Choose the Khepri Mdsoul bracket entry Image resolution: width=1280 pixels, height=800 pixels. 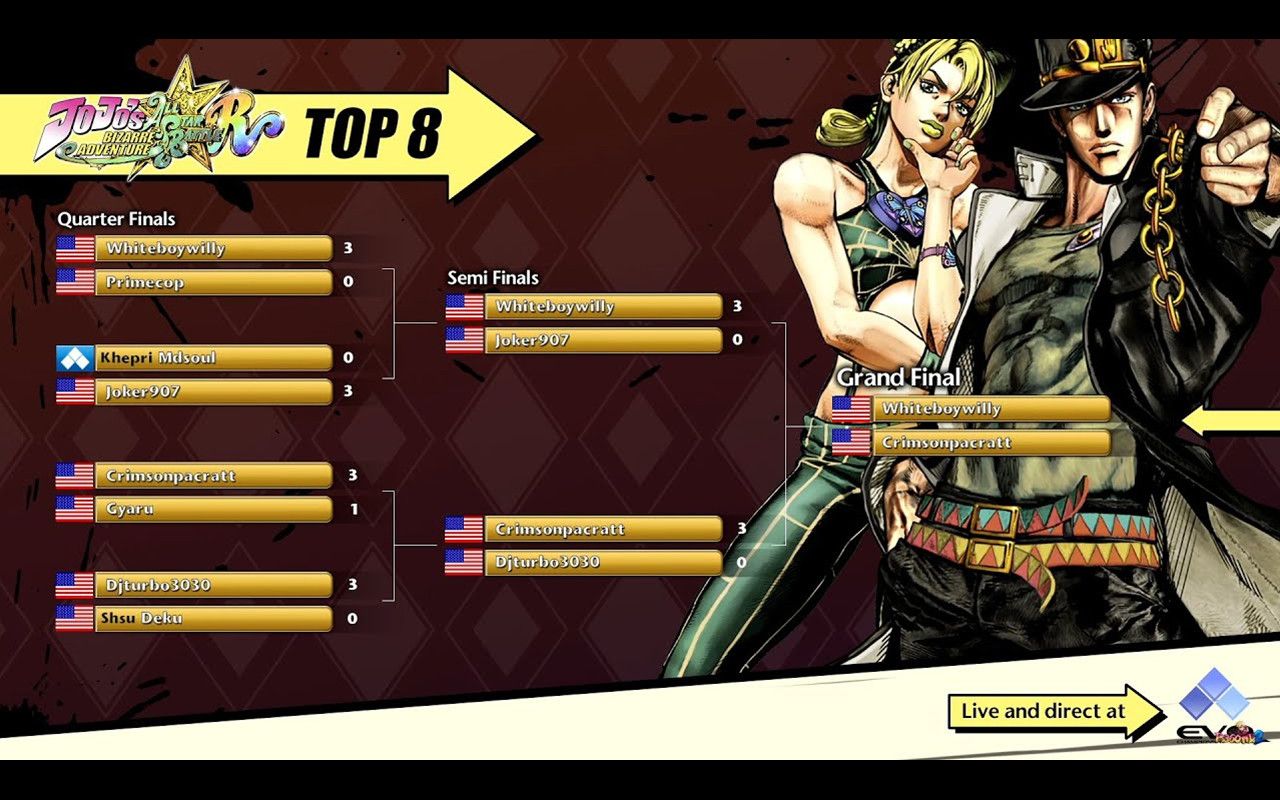point(212,357)
